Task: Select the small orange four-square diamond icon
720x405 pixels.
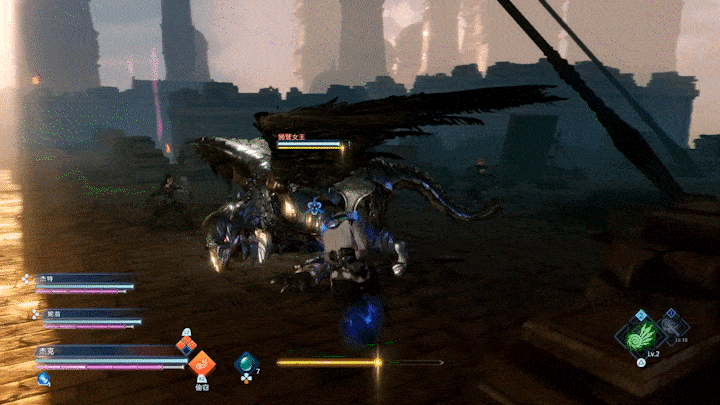Action: point(186,346)
